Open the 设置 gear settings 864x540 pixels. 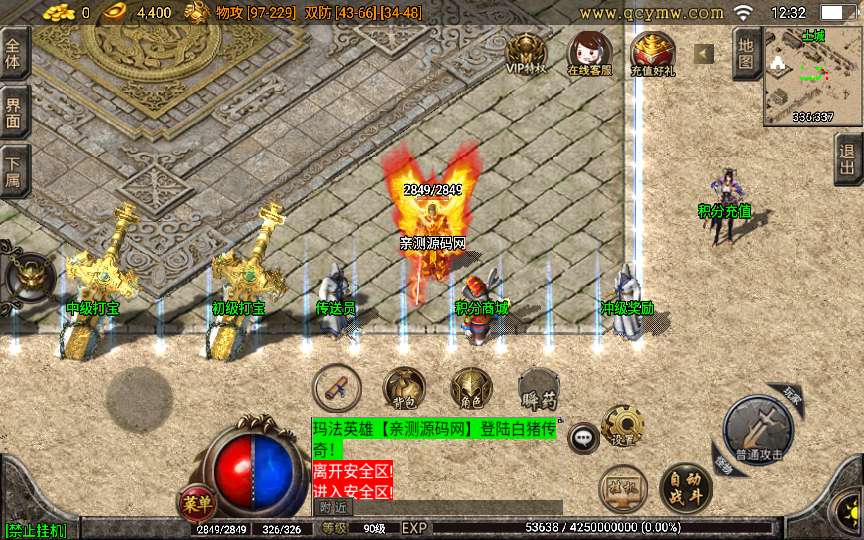pyautogui.click(x=622, y=425)
